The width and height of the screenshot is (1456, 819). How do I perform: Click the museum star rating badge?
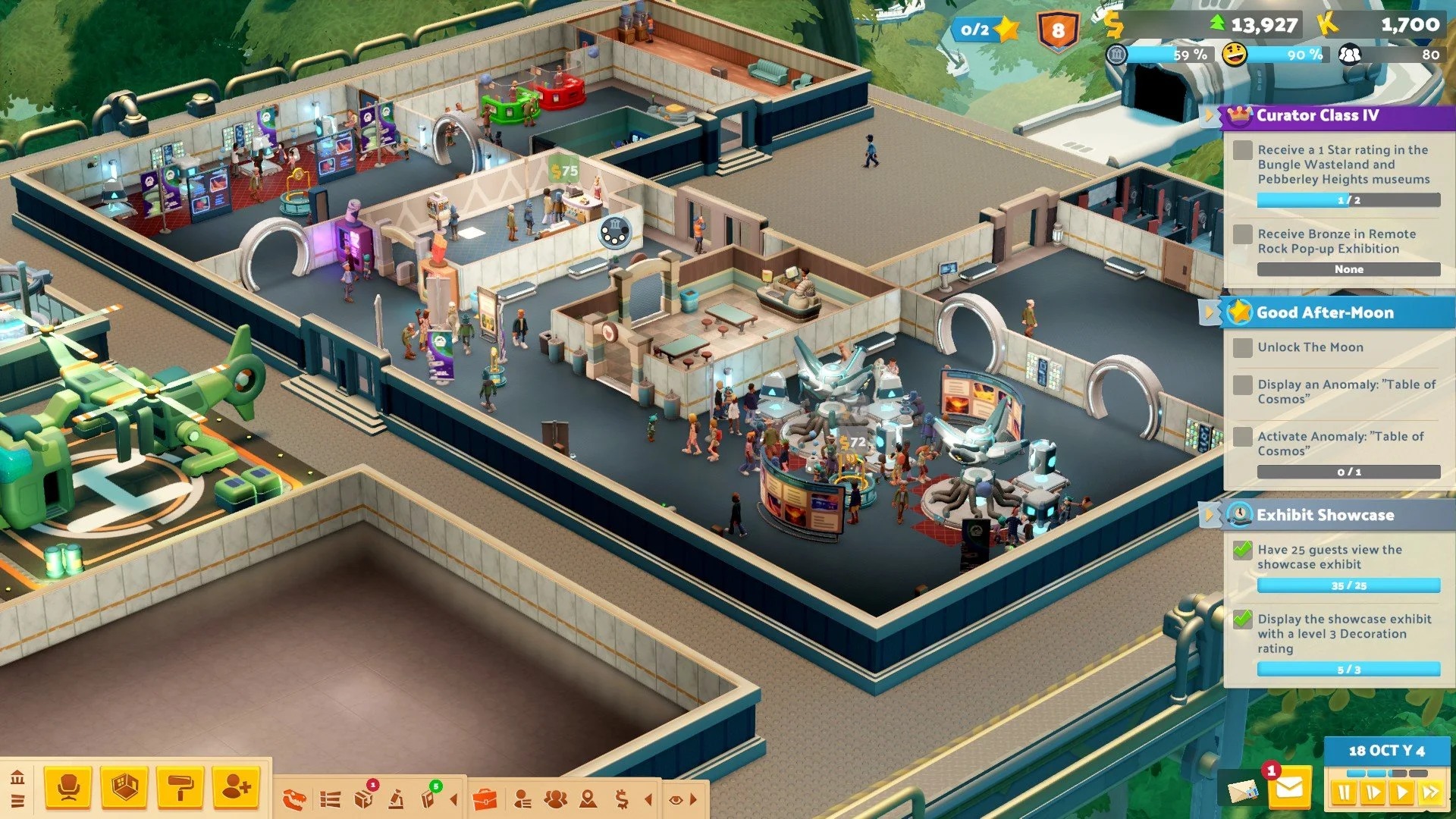[986, 30]
